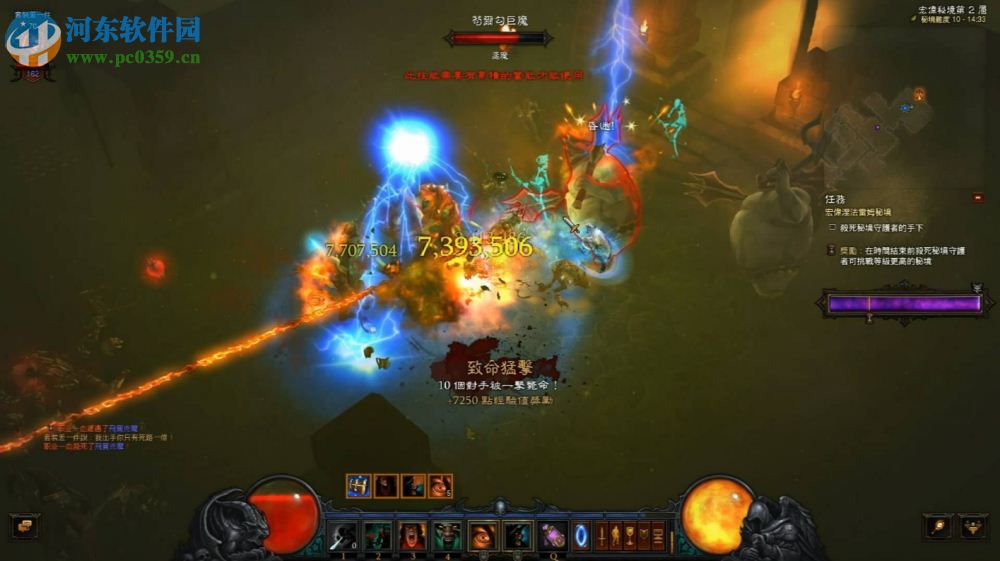Open the game menu button on the bar's end
The image size is (1000, 561).
658,536
